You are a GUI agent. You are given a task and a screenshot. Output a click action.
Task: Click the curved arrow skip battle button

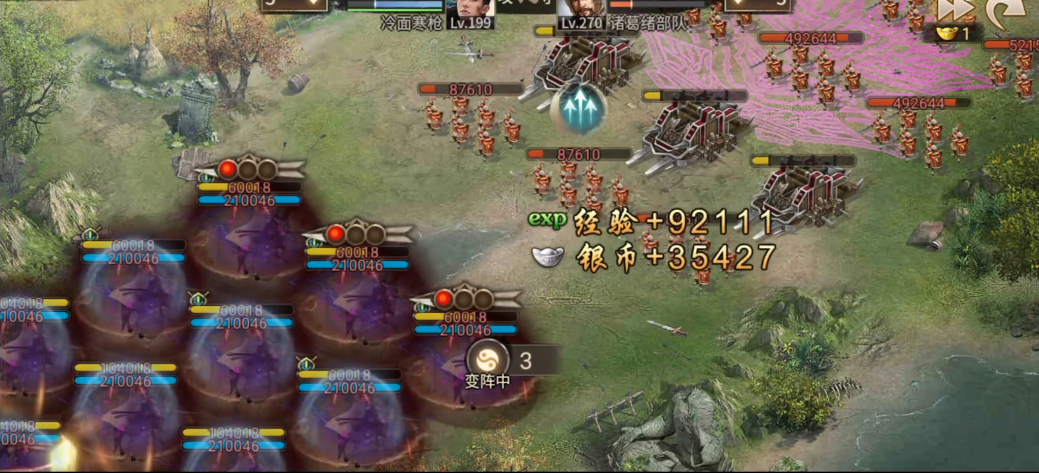pos(998,10)
